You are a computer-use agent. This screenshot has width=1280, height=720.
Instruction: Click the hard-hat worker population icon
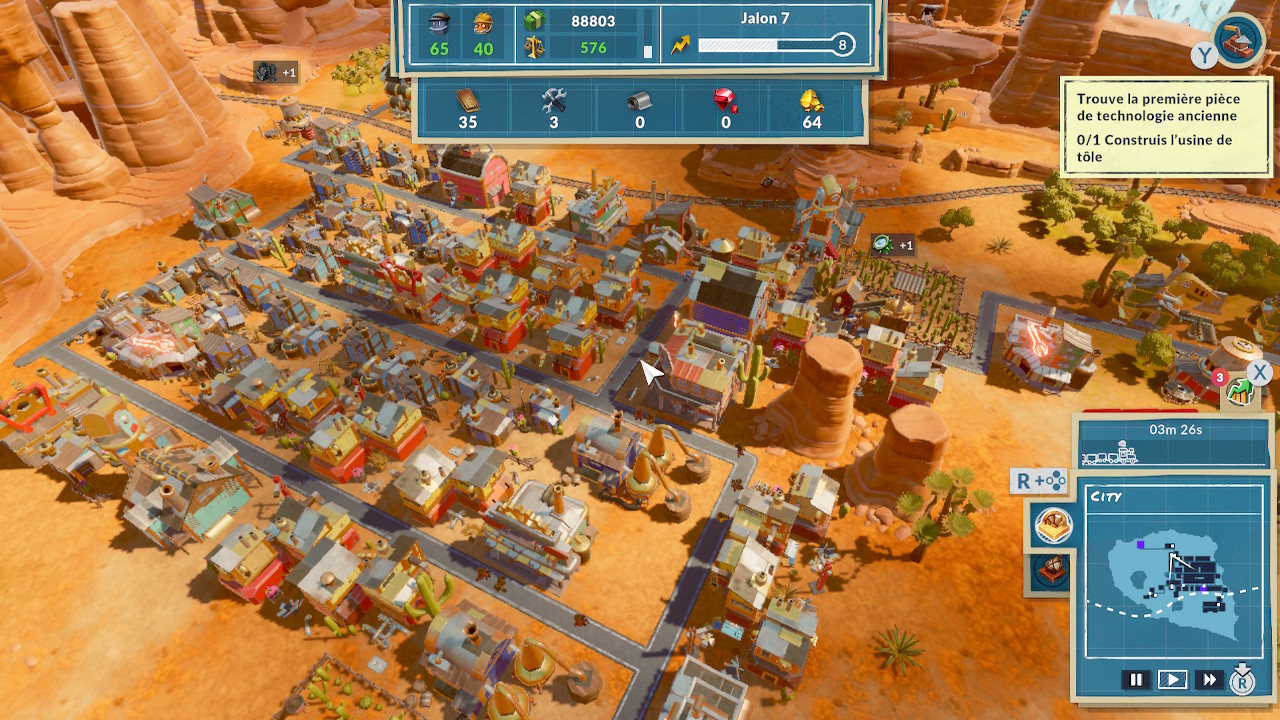pos(483,22)
